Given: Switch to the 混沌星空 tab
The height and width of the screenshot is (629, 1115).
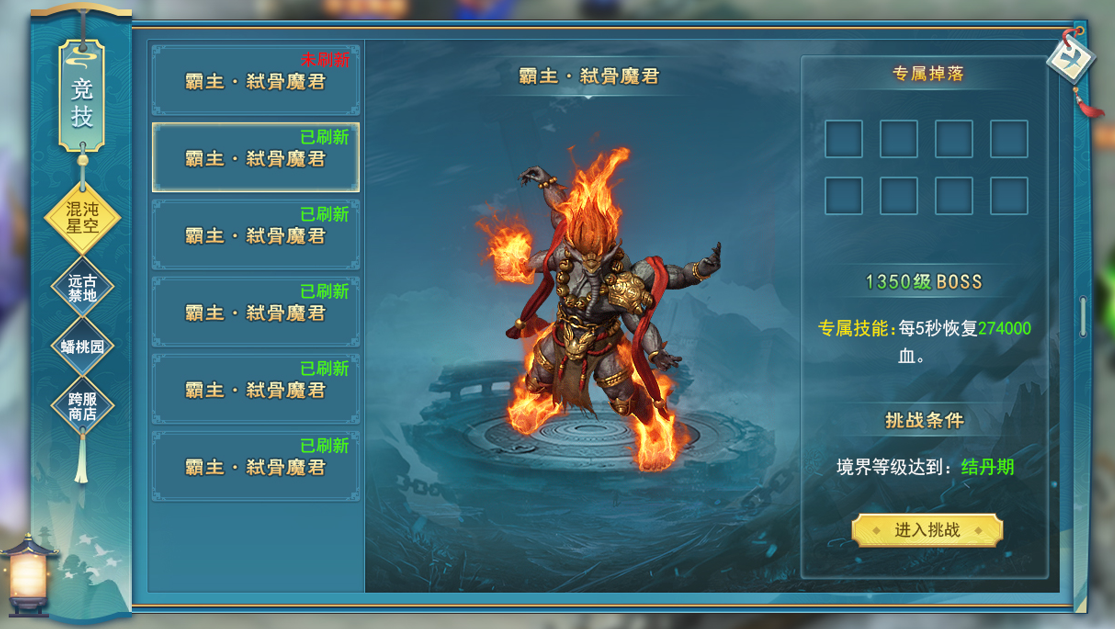Looking at the screenshot, I should coord(82,217).
